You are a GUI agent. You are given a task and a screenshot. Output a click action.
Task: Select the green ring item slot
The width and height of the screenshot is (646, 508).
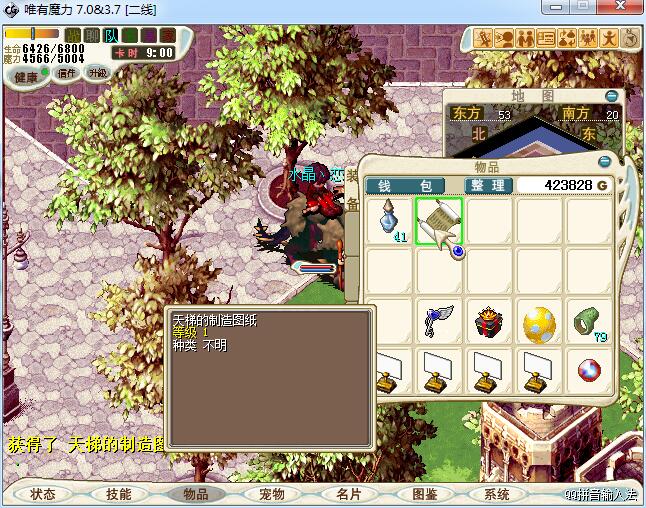[589, 322]
